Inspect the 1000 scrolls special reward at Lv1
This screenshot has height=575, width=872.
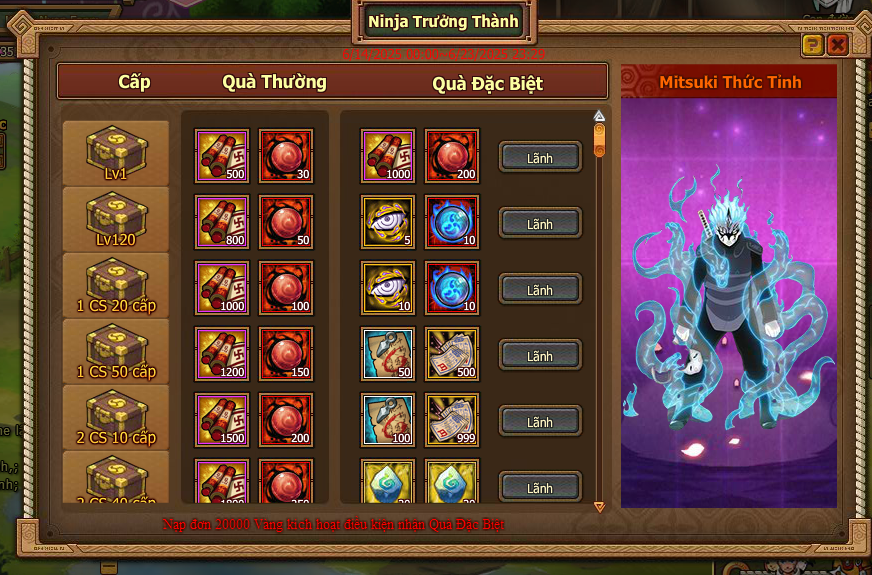387,156
